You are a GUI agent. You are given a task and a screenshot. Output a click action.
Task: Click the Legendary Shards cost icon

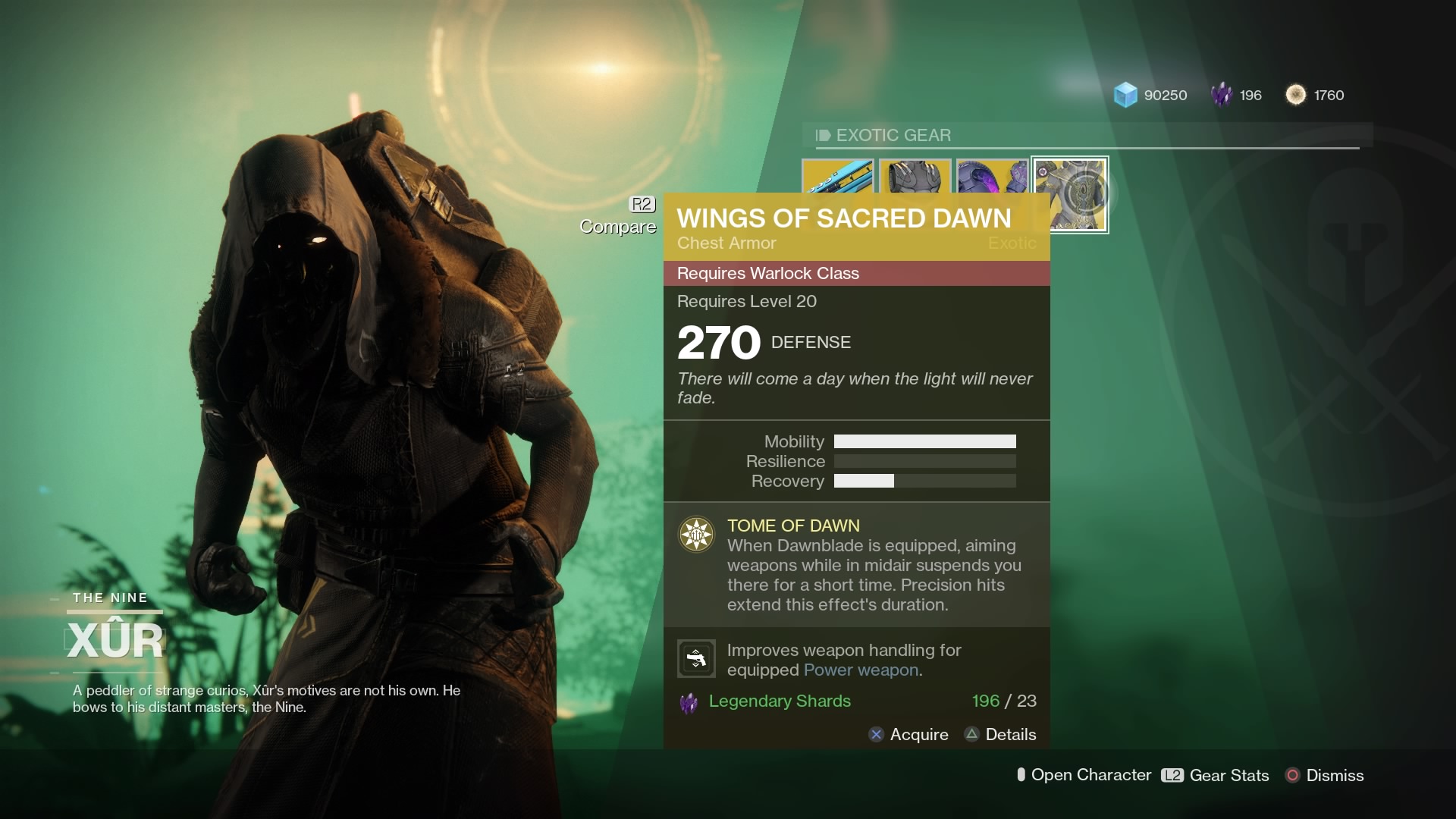coord(689,701)
